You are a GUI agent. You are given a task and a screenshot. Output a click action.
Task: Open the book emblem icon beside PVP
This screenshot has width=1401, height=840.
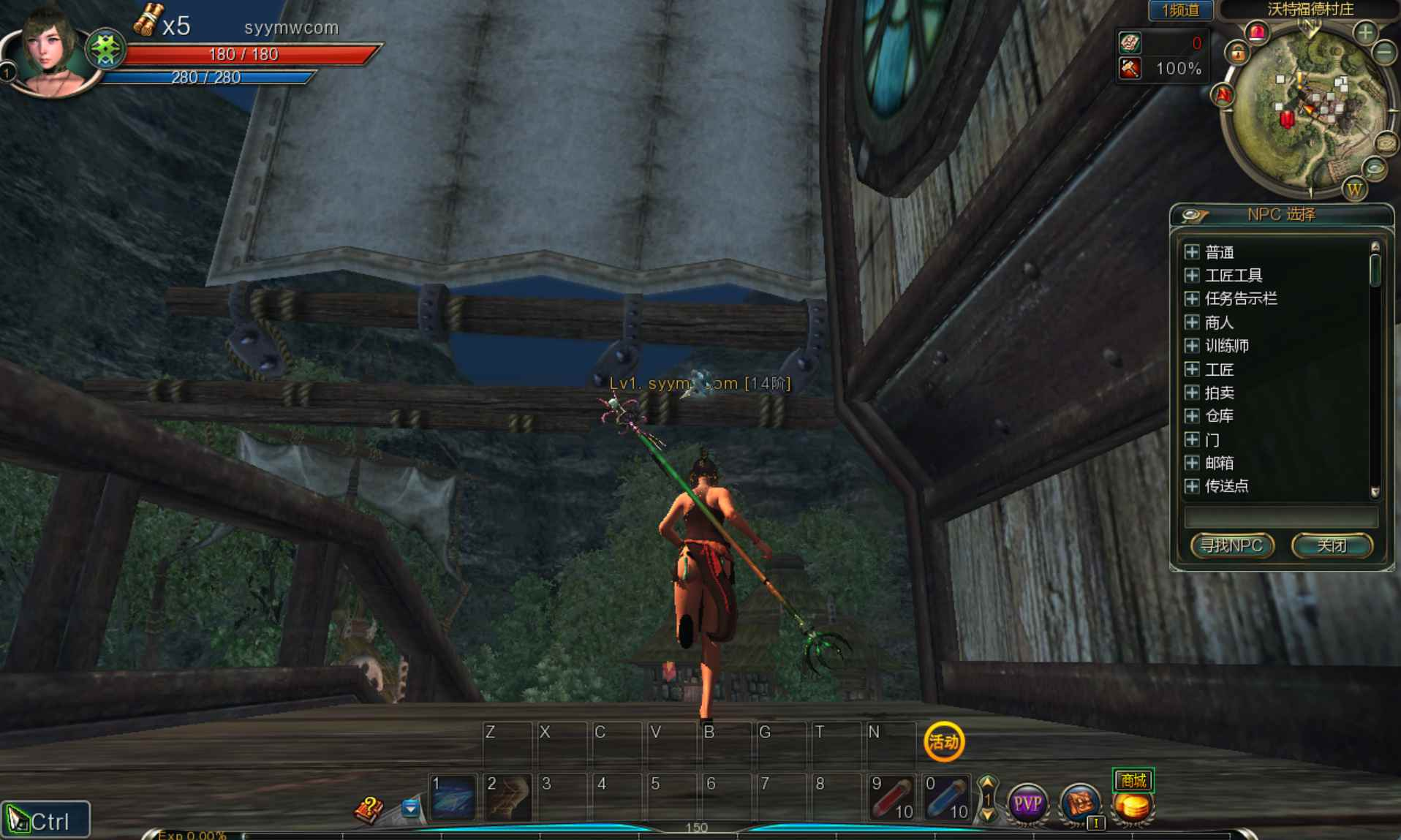[1079, 802]
